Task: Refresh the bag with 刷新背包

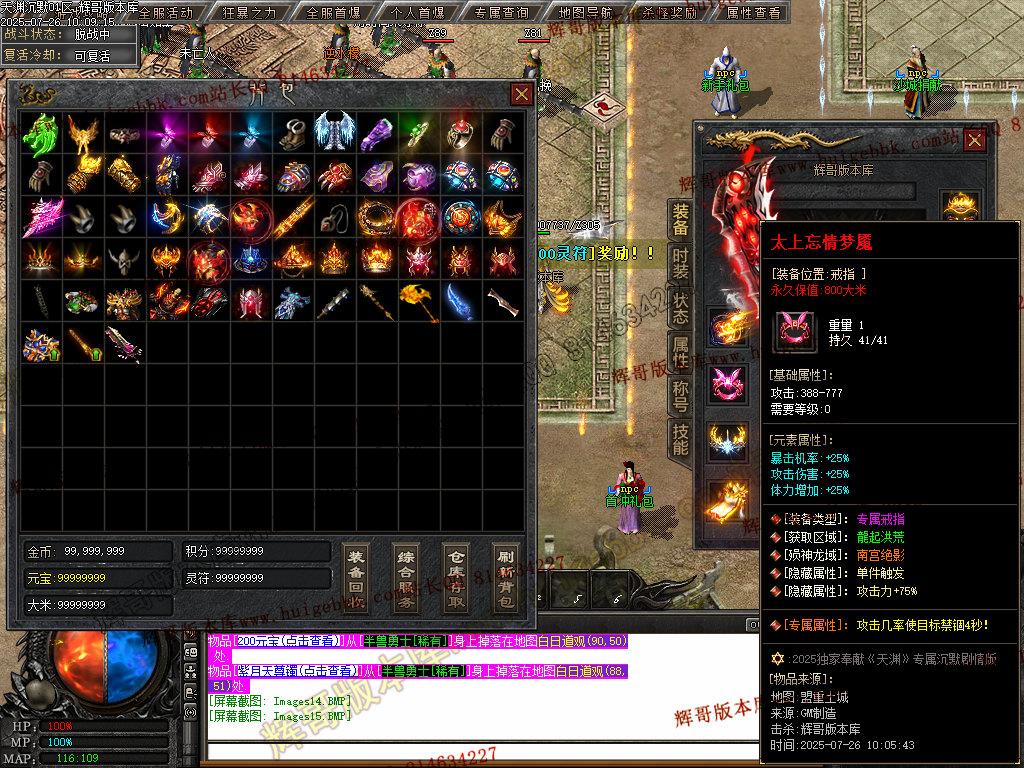Action: click(506, 578)
